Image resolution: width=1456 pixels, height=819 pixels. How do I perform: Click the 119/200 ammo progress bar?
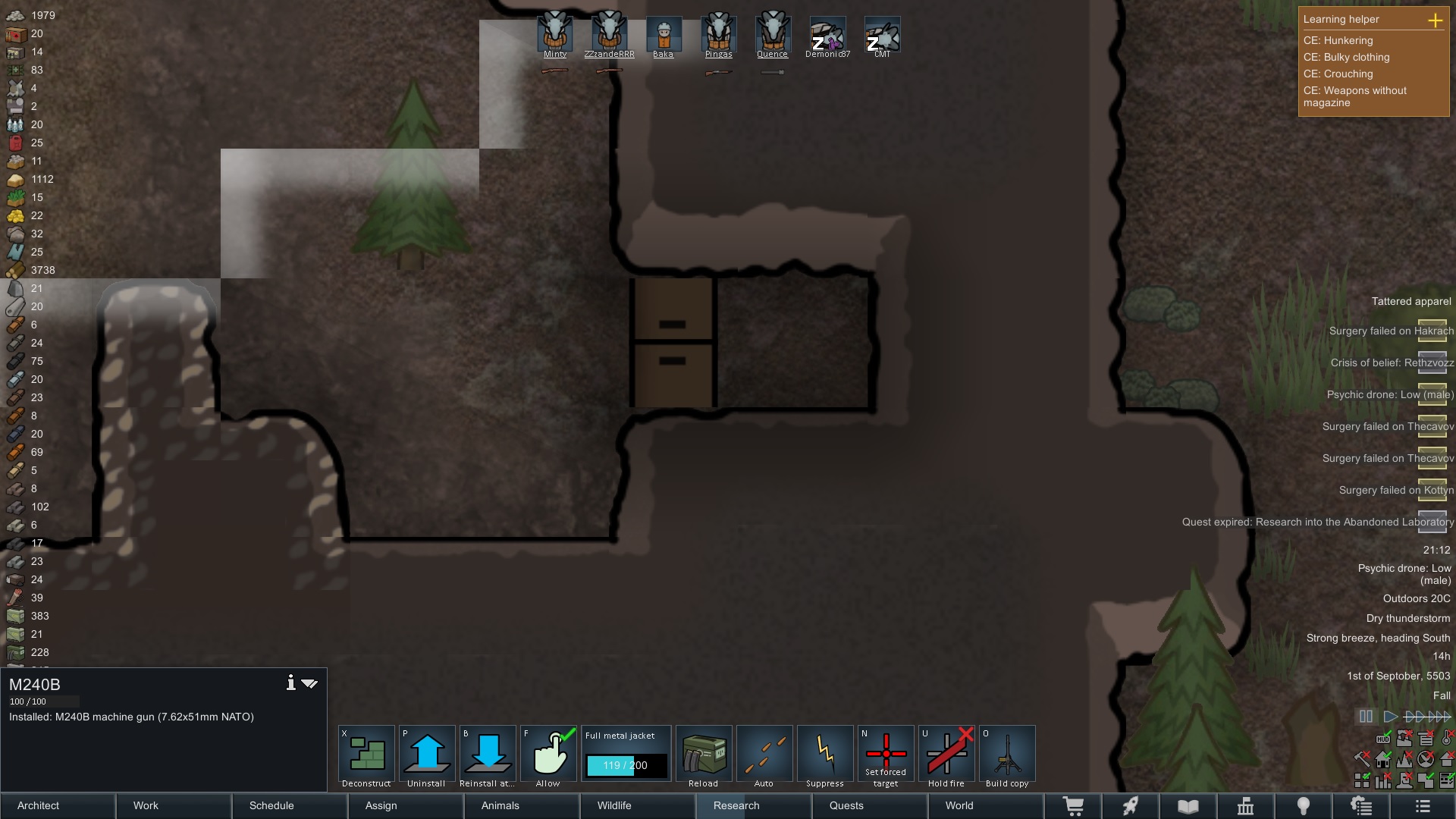[626, 766]
